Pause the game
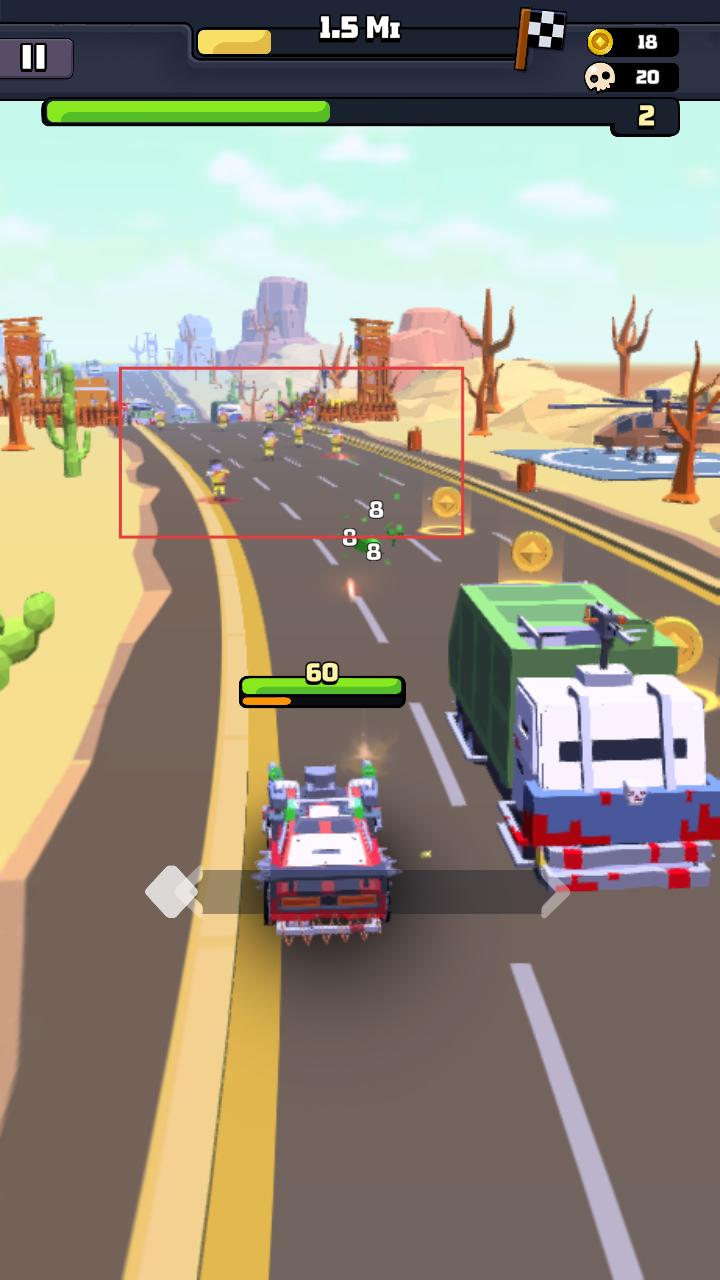The height and width of the screenshot is (1280, 720). point(34,57)
